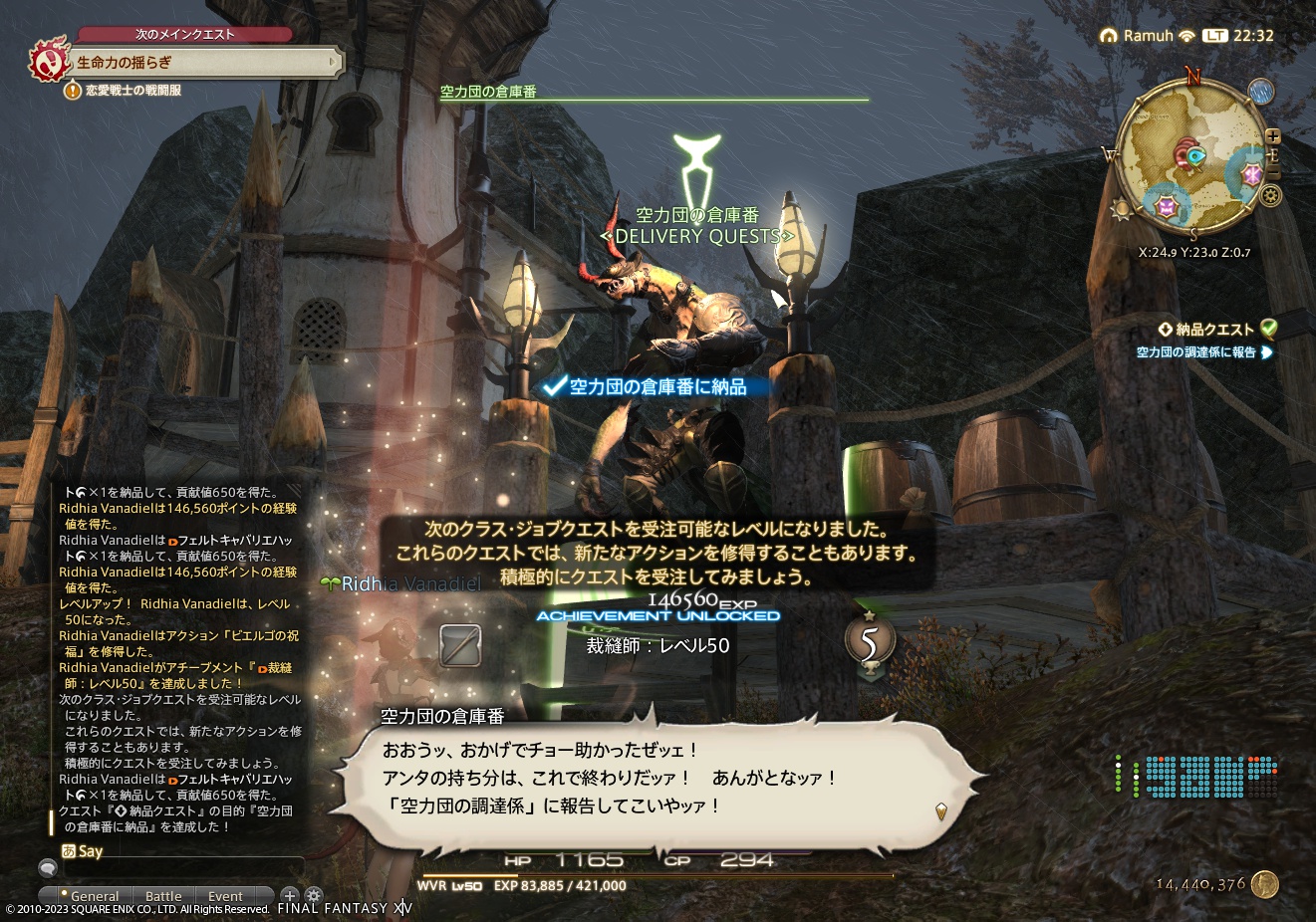Toggle the rain weather icon above the minimap
Screen dimensions: 1316x922
coord(1260,93)
